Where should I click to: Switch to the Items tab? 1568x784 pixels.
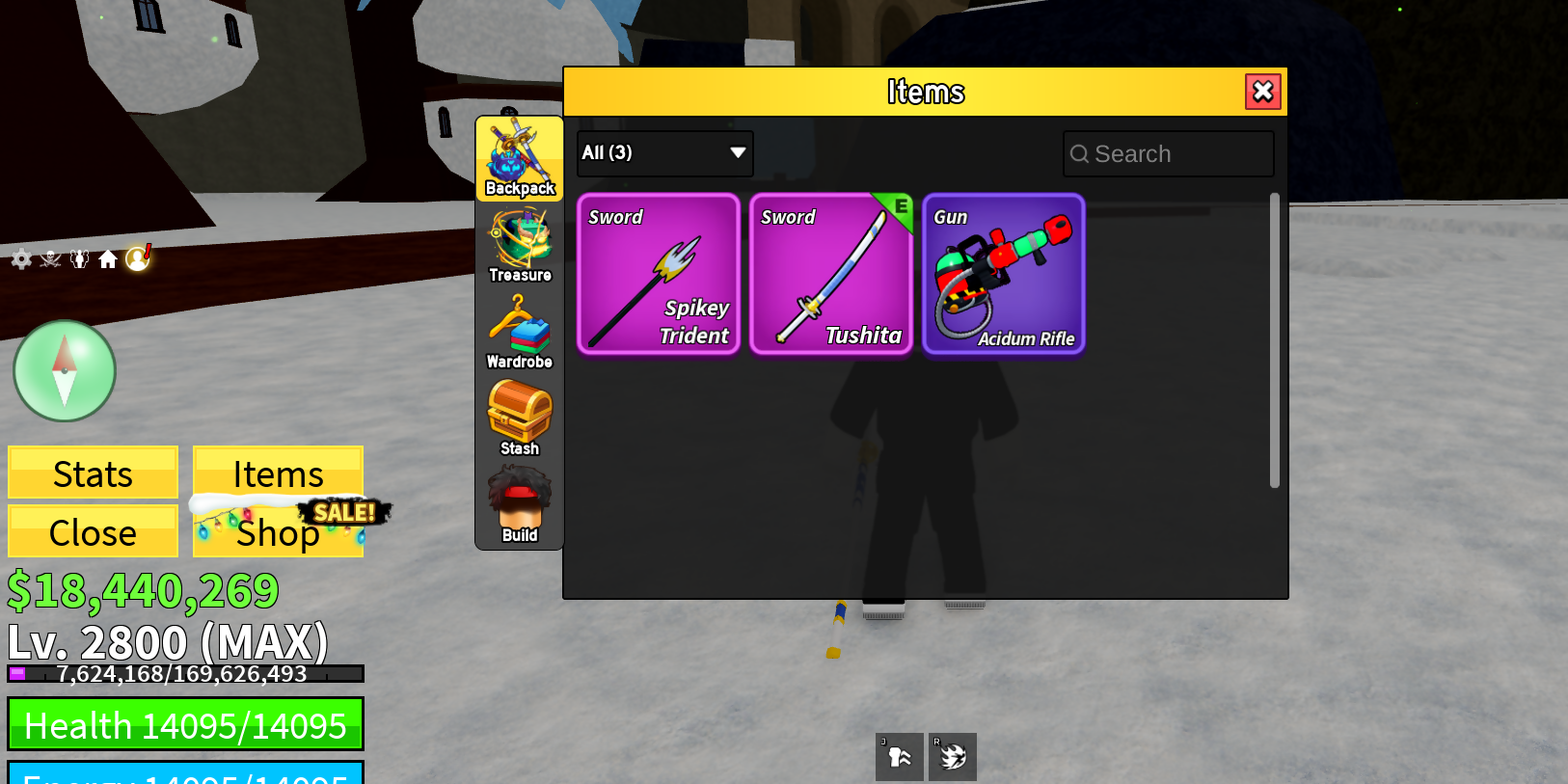[x=278, y=473]
